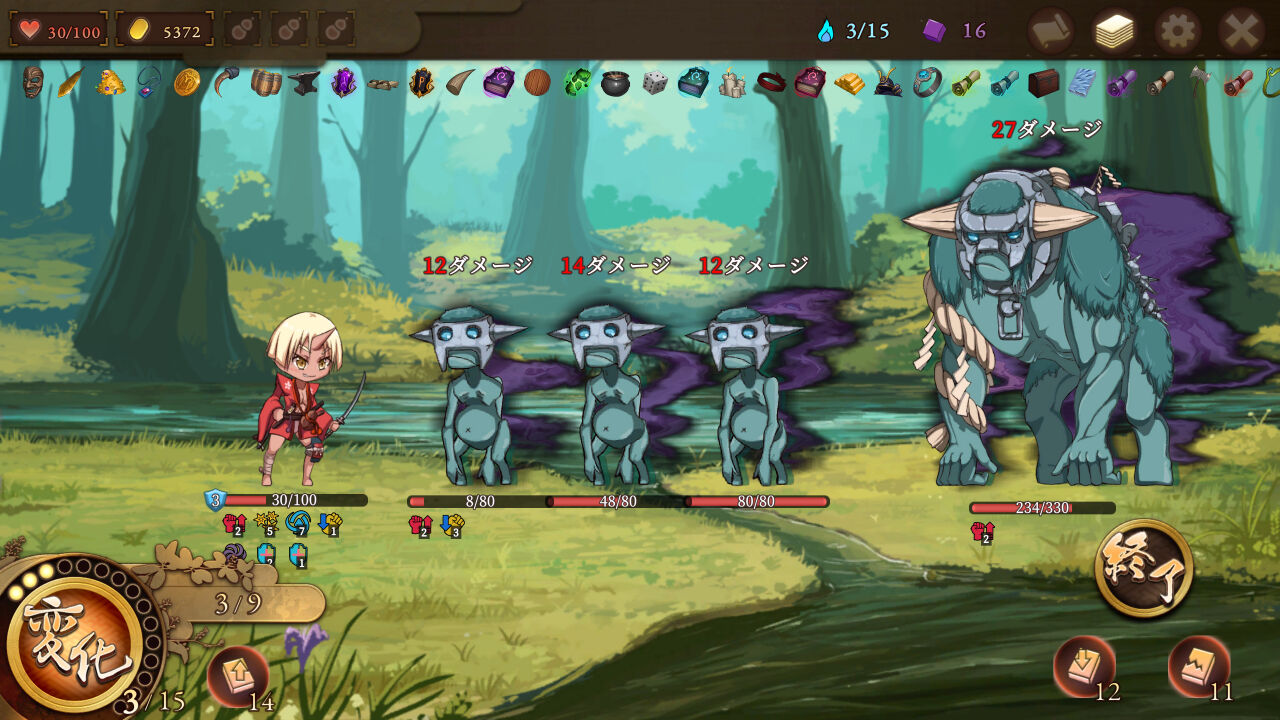End the turn with the 終了 button

point(1144,568)
